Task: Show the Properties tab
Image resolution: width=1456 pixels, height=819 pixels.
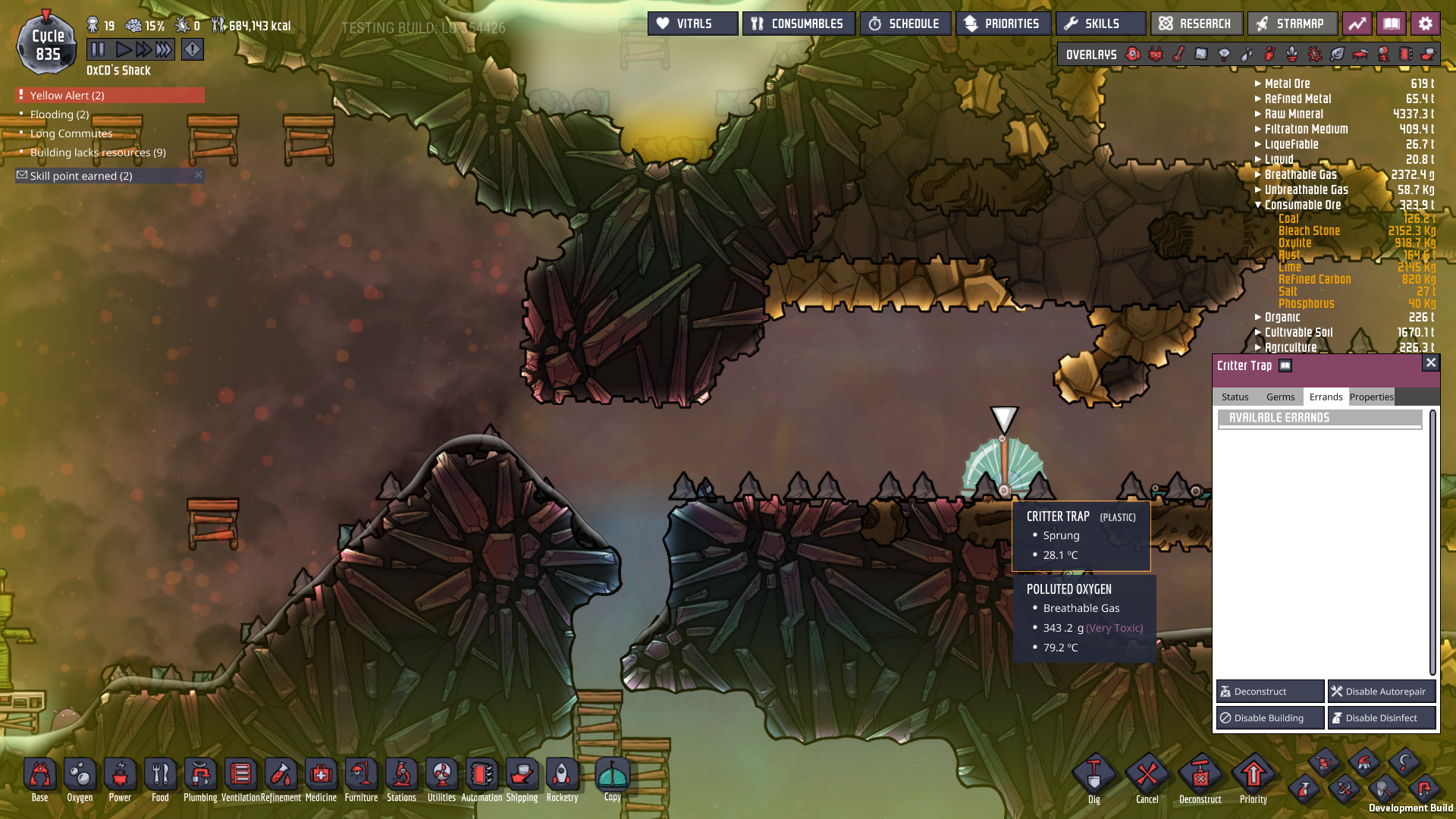Action: pyautogui.click(x=1371, y=397)
